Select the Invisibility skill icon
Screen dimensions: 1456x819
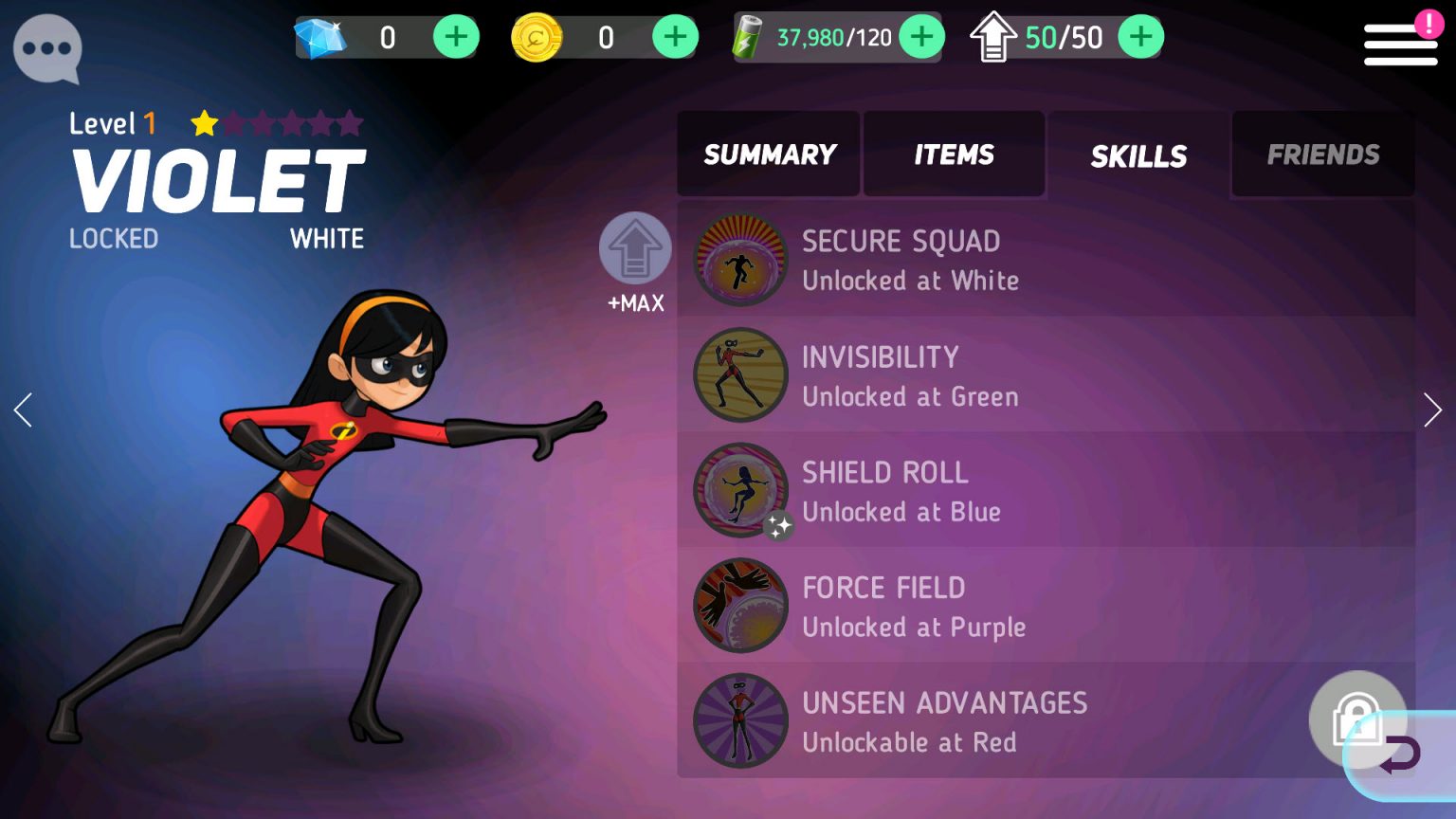pyautogui.click(x=740, y=374)
